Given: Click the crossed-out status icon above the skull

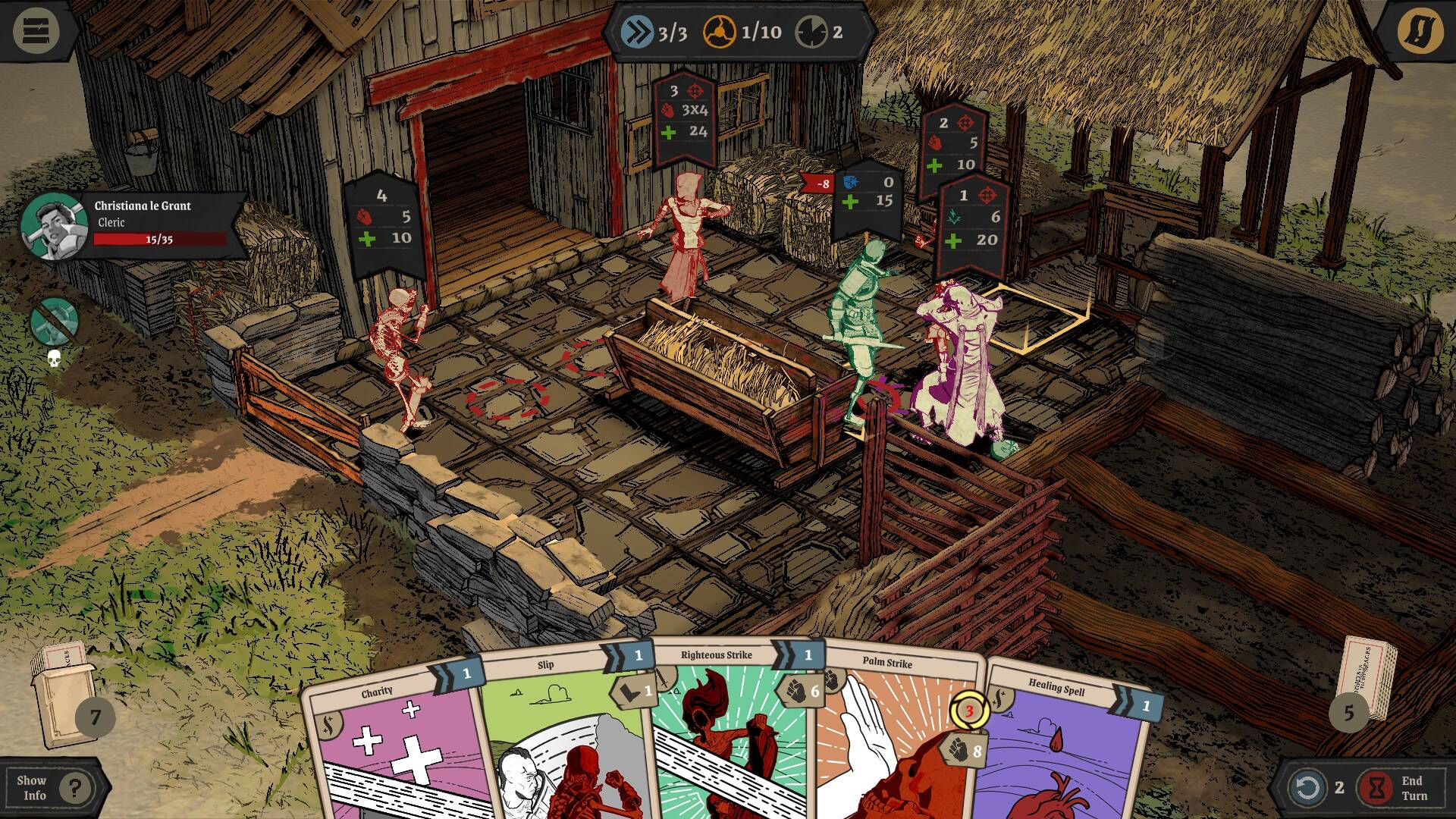Looking at the screenshot, I should click(x=55, y=321).
